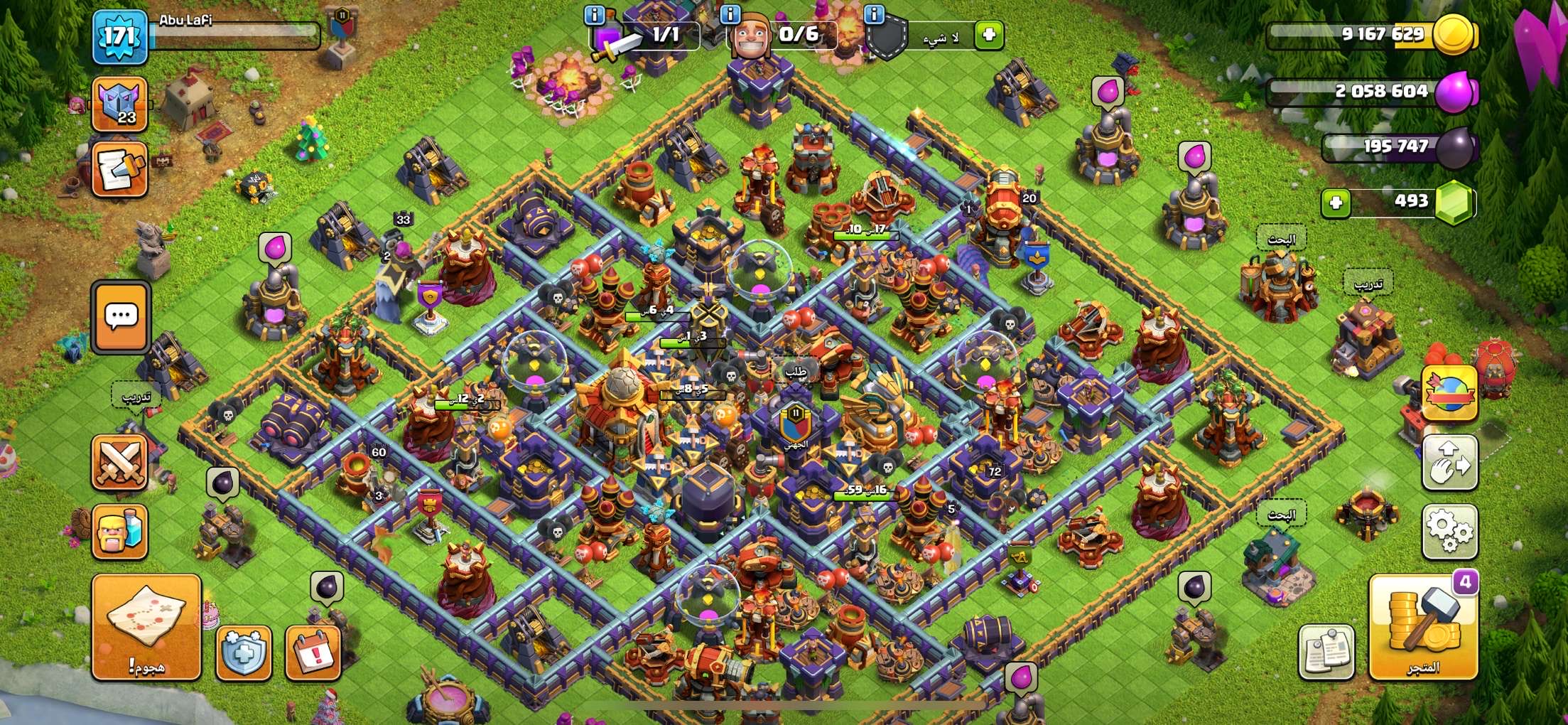Viewport: 1568px width, 725px height.
Task: Open the attack map button
Action: click(146, 625)
